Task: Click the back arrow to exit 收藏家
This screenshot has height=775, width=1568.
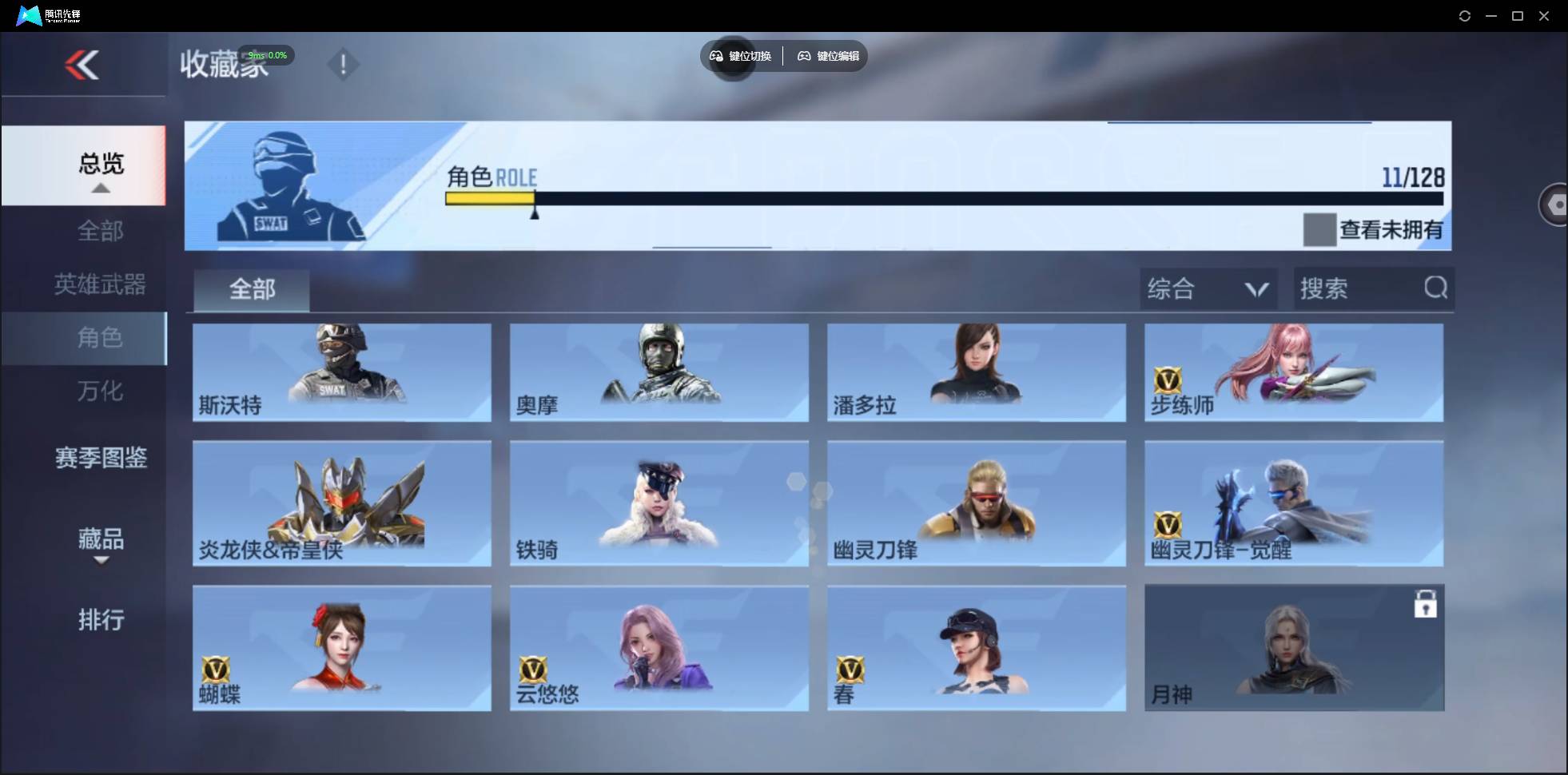Action: point(83,65)
